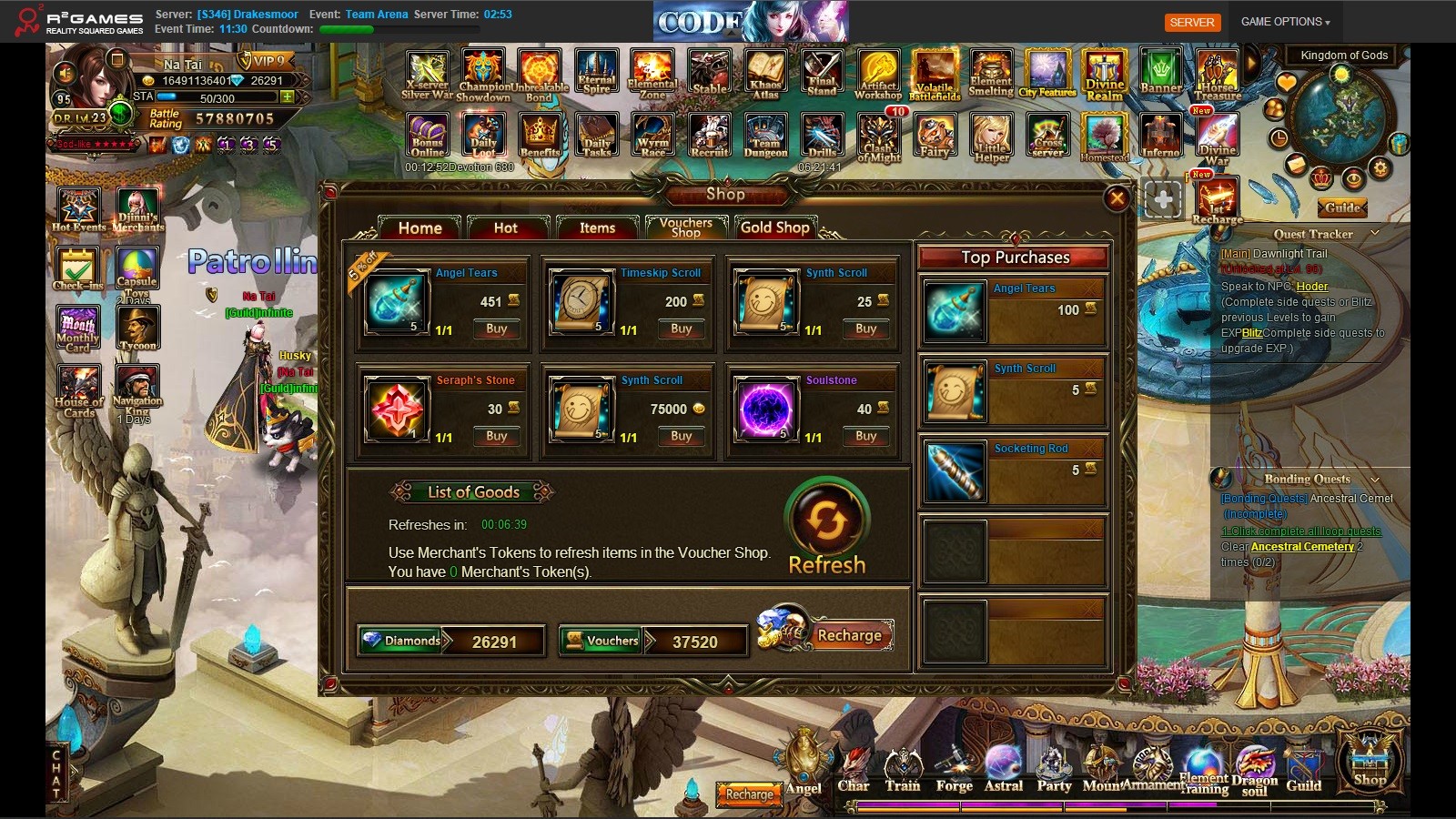This screenshot has width=1456, height=819.
Task: Open the Hot shop tab
Action: 506,227
